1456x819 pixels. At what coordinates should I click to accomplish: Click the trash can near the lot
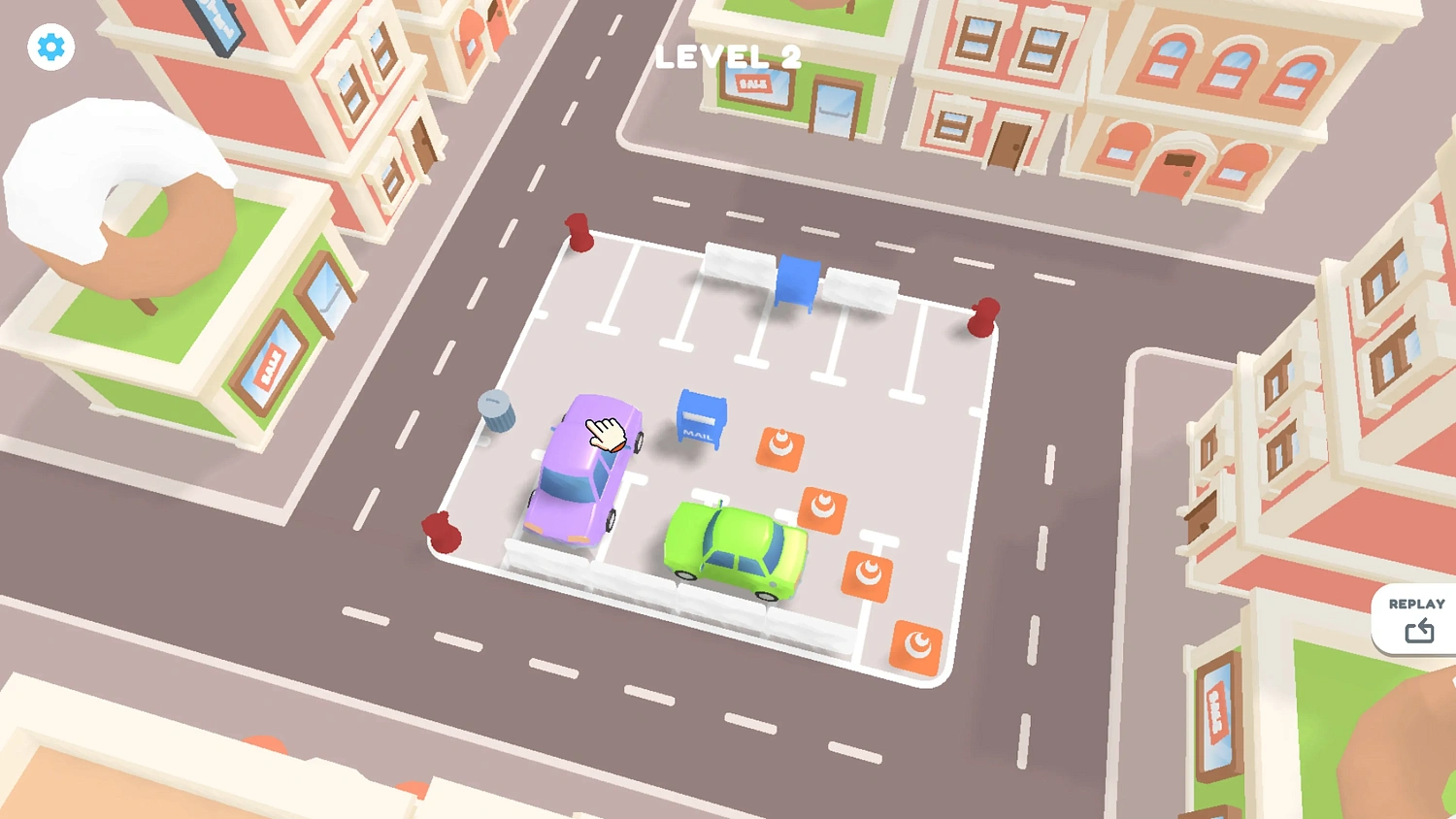[496, 414]
